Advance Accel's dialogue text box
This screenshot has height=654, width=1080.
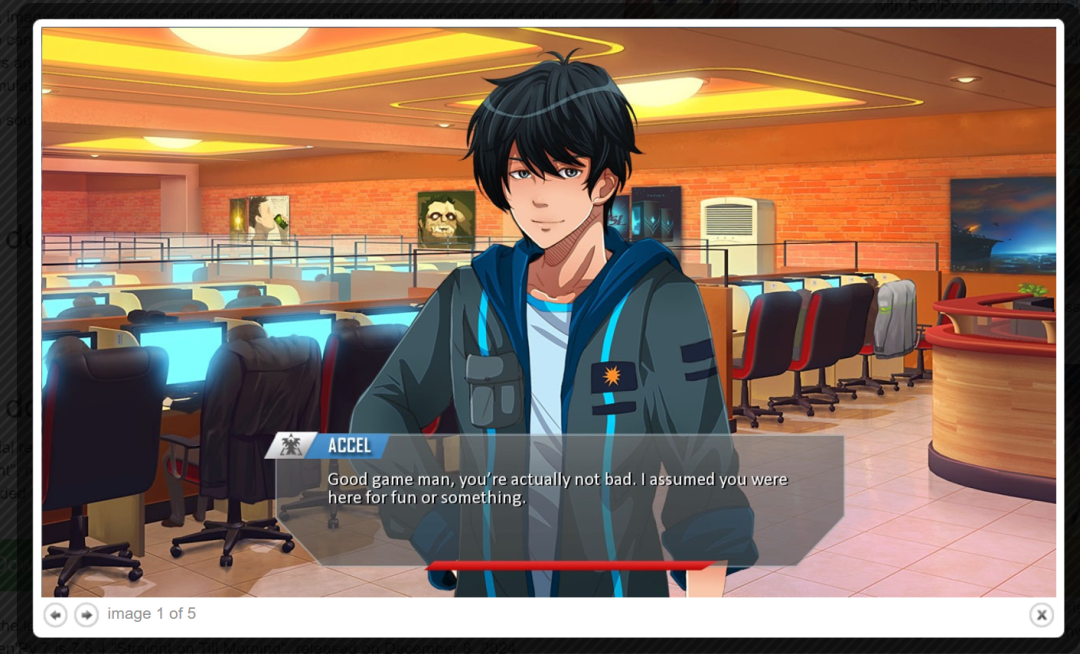558,499
